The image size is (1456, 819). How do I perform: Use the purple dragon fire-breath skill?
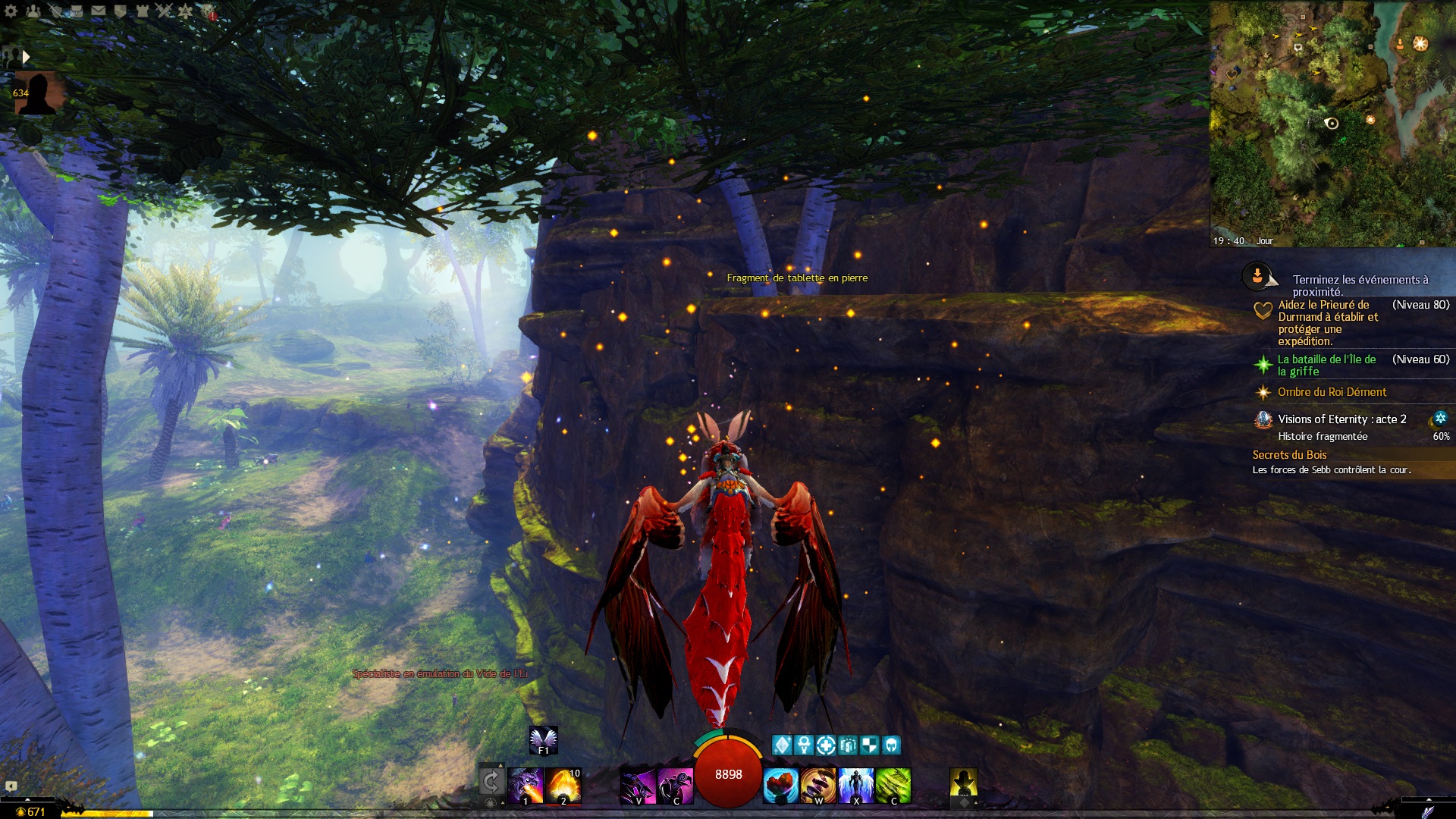(x=526, y=785)
